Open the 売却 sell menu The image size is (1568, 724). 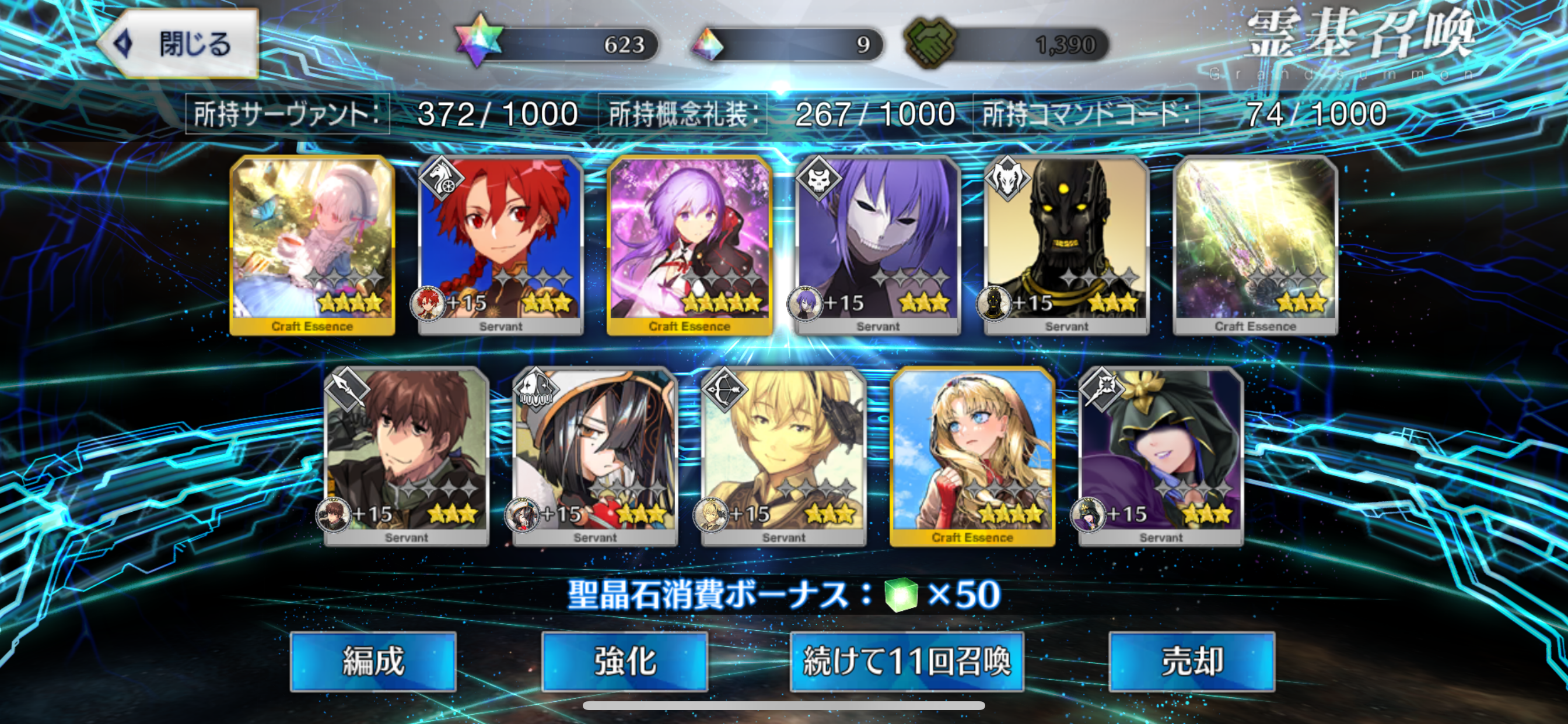pyautogui.click(x=1191, y=661)
